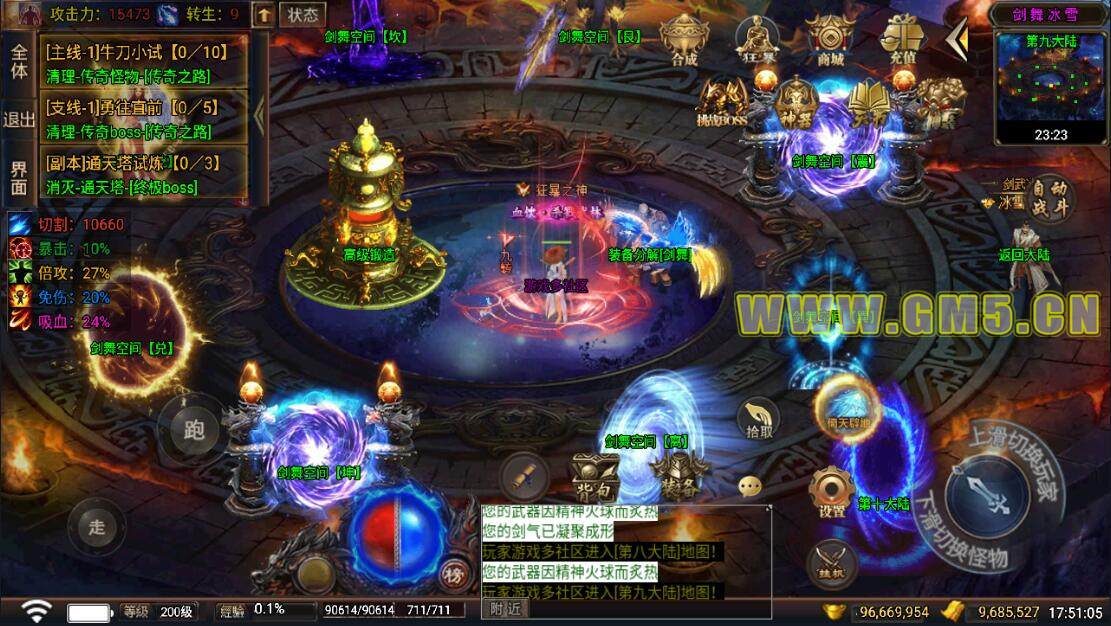Toggle 自动战斗 auto battle
Image resolution: width=1111 pixels, height=626 pixels.
tap(1050, 197)
